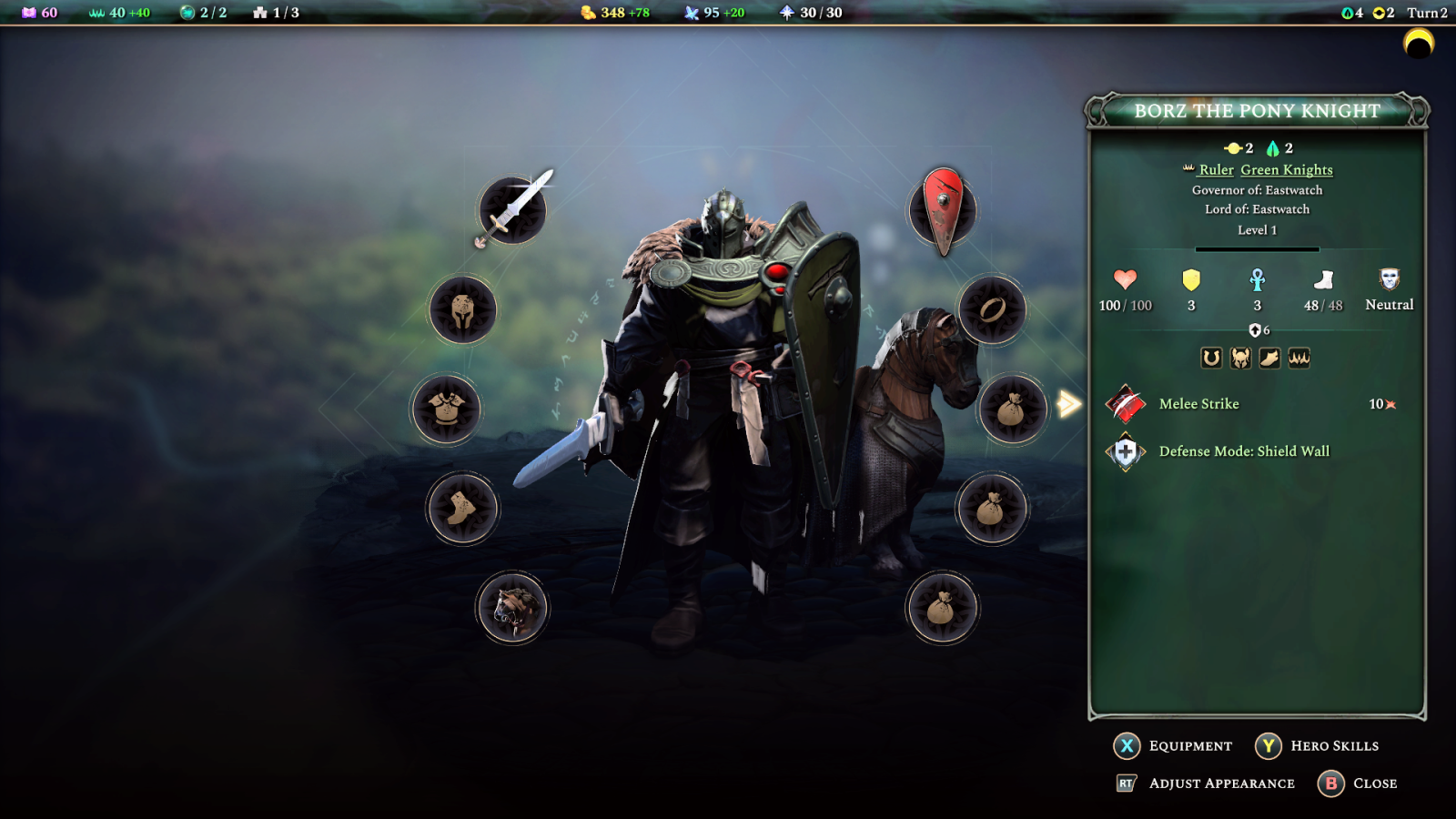Click the helmet trait icon beside the horseshoe
The height and width of the screenshot is (819, 1456).
pyautogui.click(x=1240, y=358)
